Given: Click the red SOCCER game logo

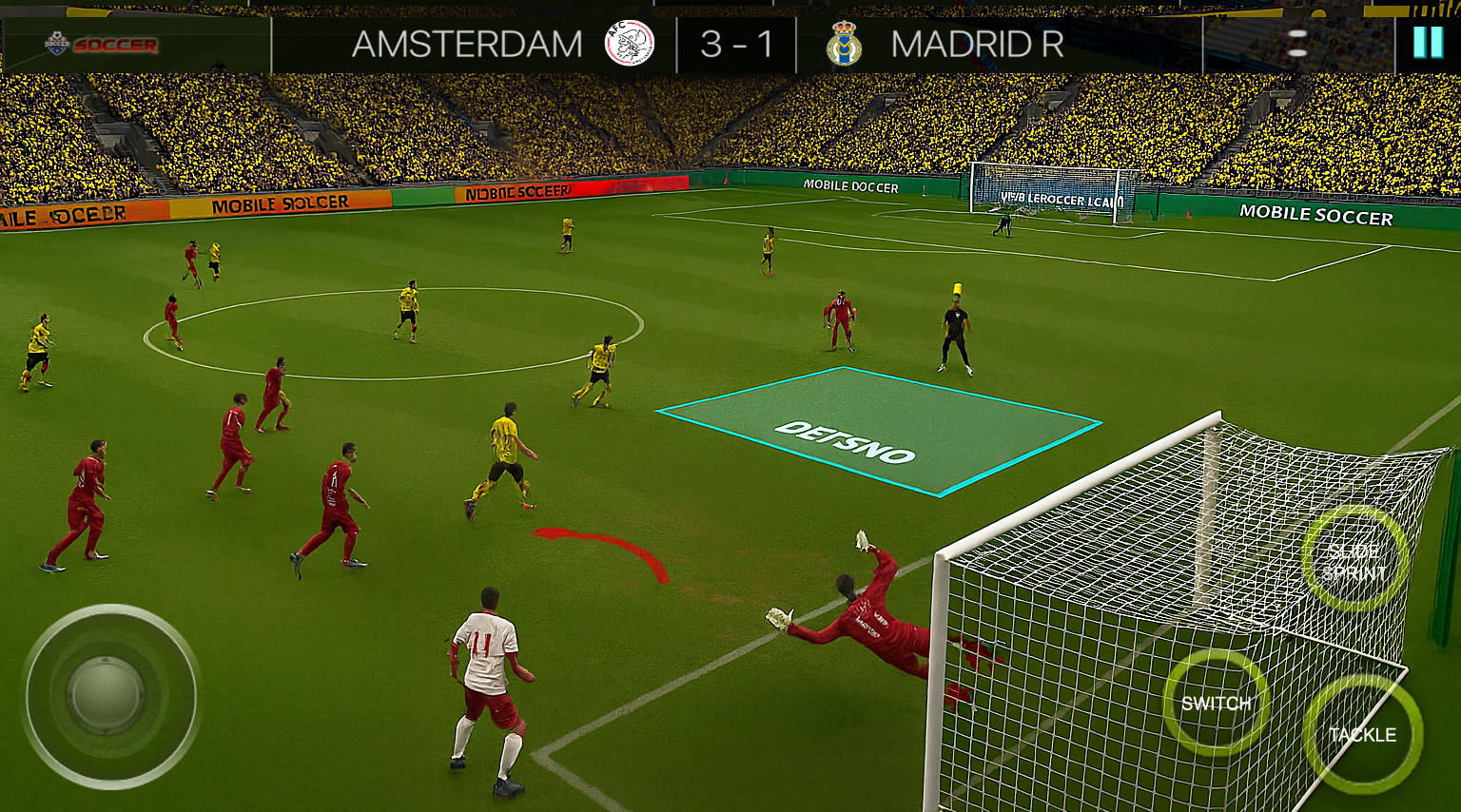Looking at the screenshot, I should pos(117,45).
